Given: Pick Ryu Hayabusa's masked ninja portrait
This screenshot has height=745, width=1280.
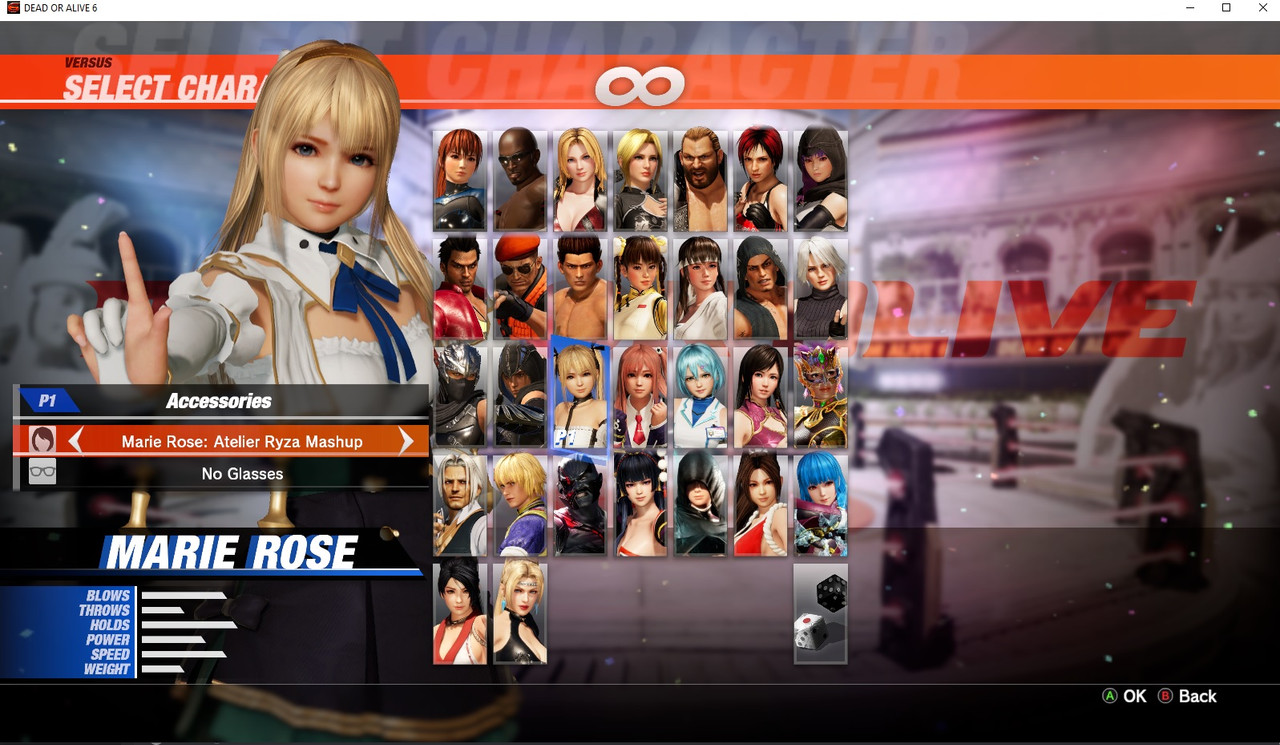Looking at the screenshot, I should (x=460, y=396).
